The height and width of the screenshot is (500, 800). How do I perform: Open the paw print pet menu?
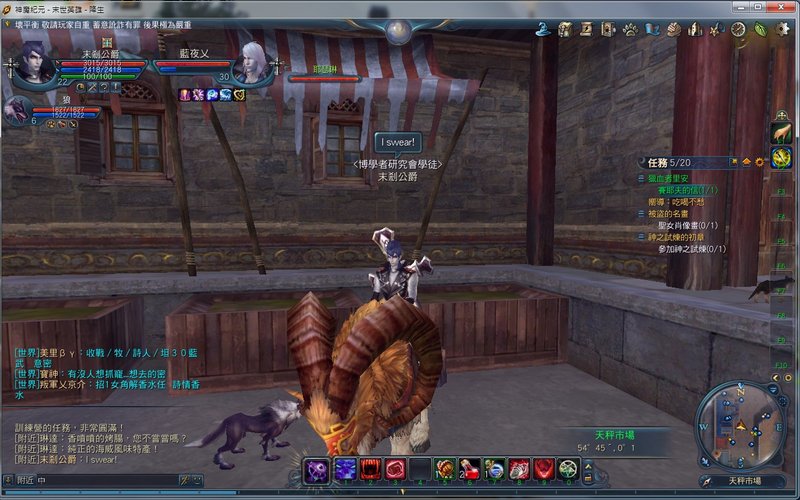(x=631, y=30)
